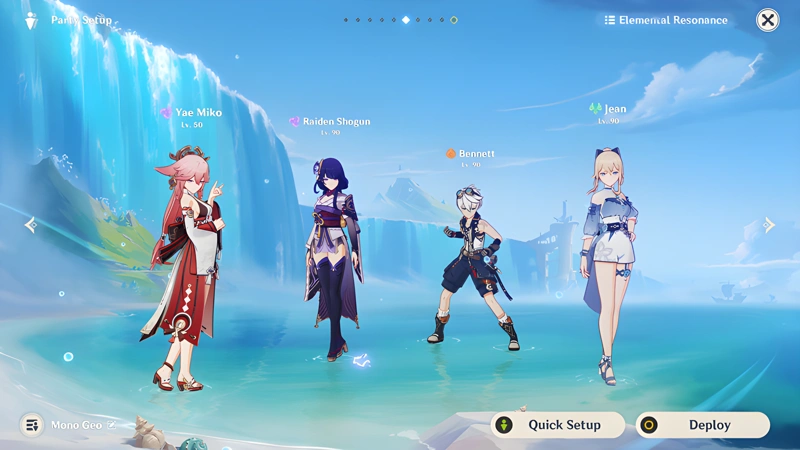800x450 pixels.
Task: Open Quick Setup
Action: pyautogui.click(x=558, y=425)
